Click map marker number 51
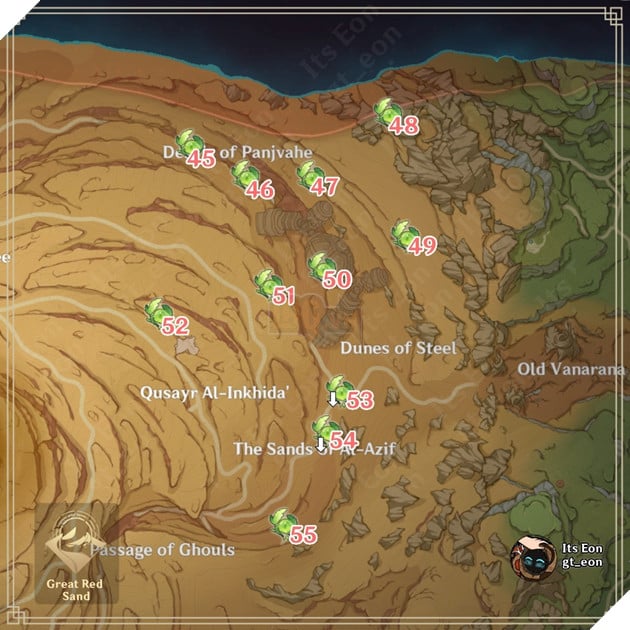Viewport: 630px width, 630px height. point(267,284)
